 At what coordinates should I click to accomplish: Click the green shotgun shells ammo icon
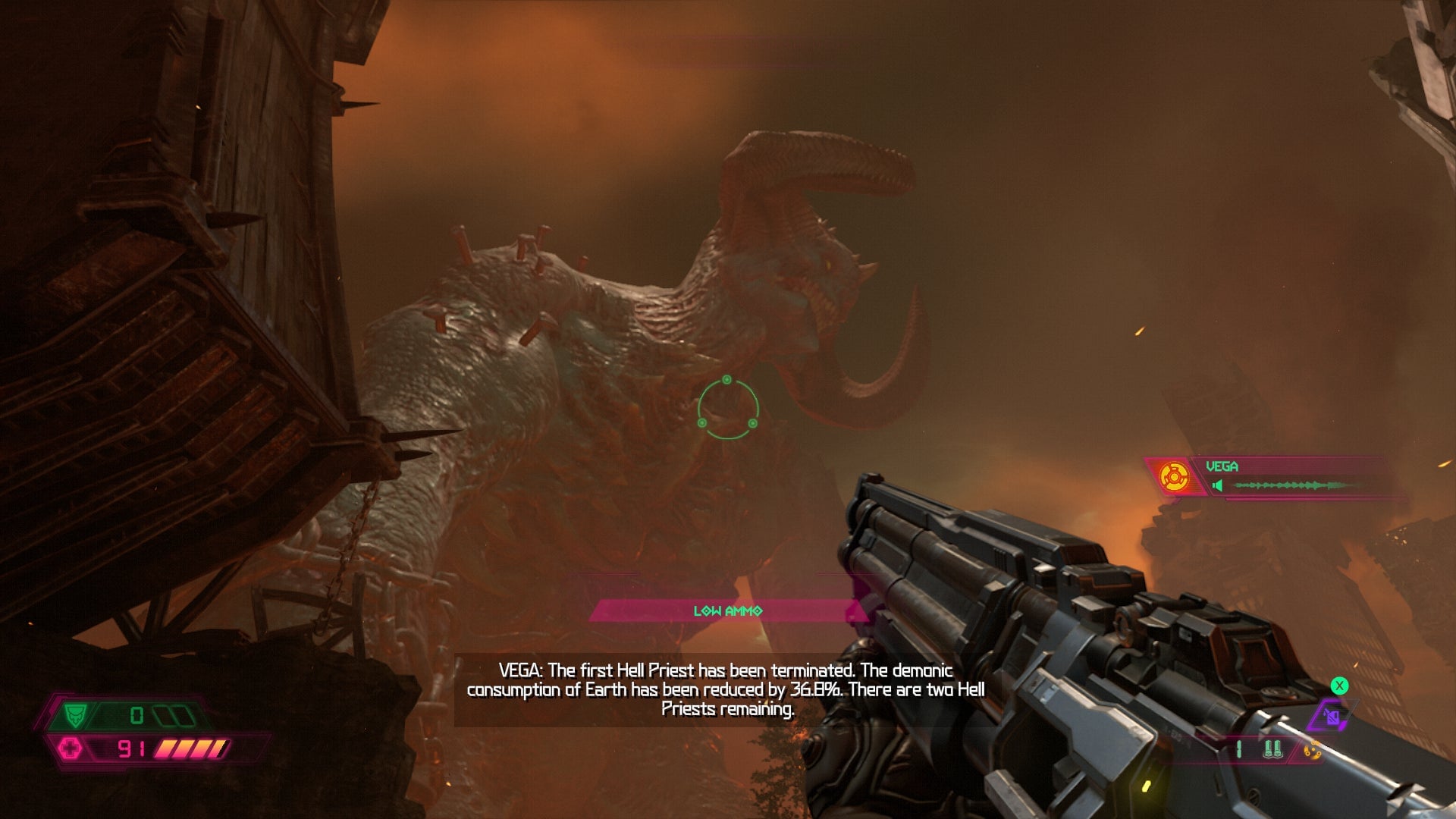(1273, 750)
